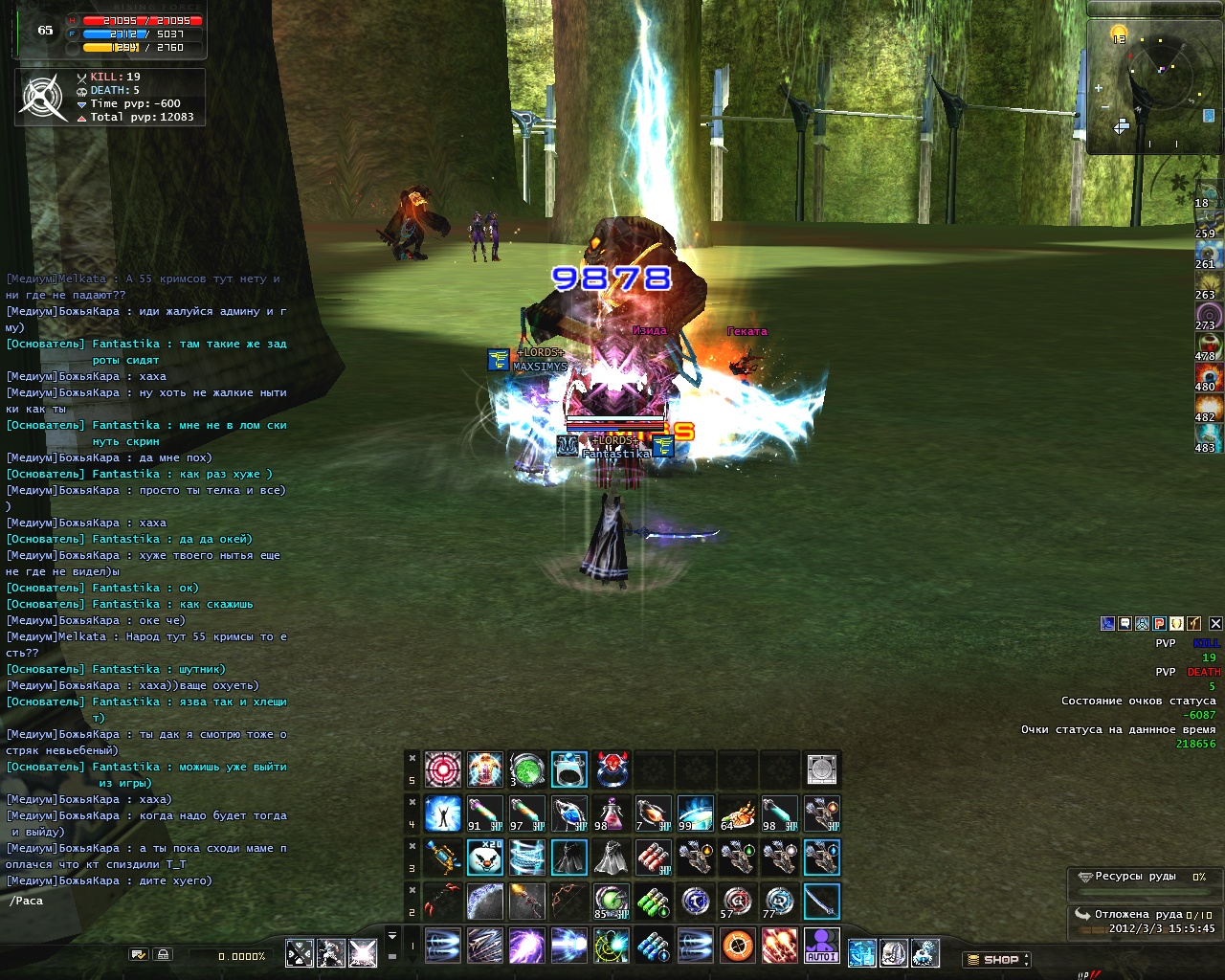This screenshot has width=1225, height=980.
Task: Activate the orange crosshair skill icon
Action: tap(737, 946)
